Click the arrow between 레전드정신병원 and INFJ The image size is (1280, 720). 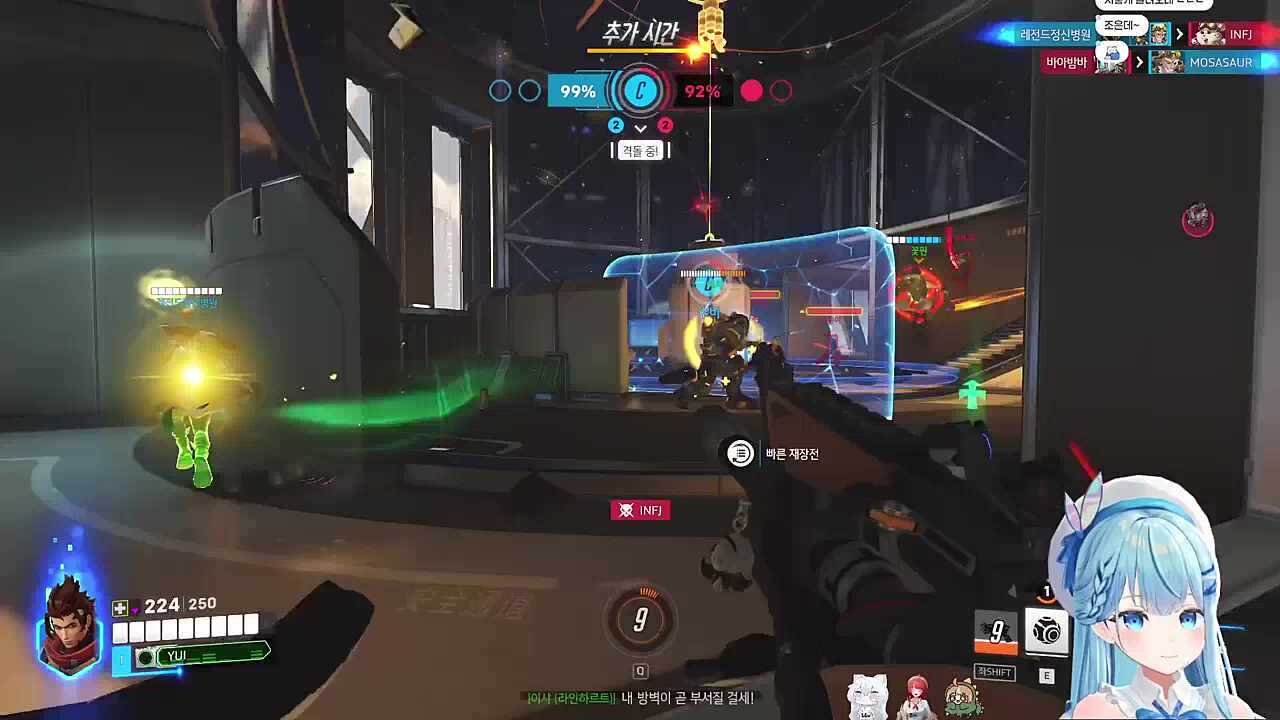click(x=1180, y=34)
